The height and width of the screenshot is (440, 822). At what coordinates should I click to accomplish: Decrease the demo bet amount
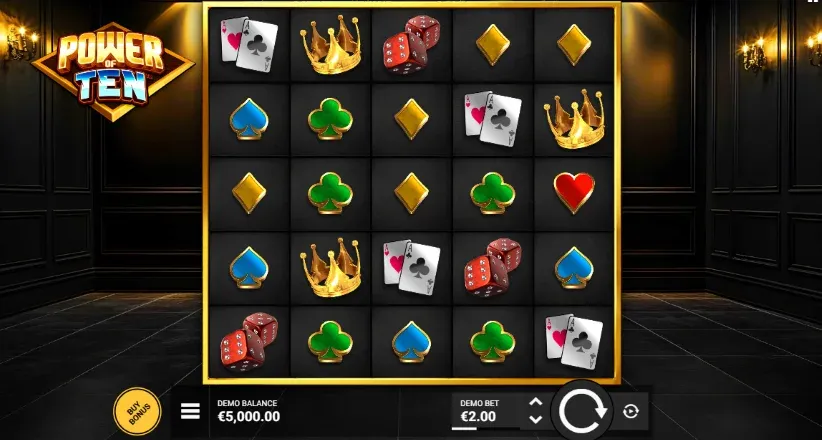click(x=535, y=418)
